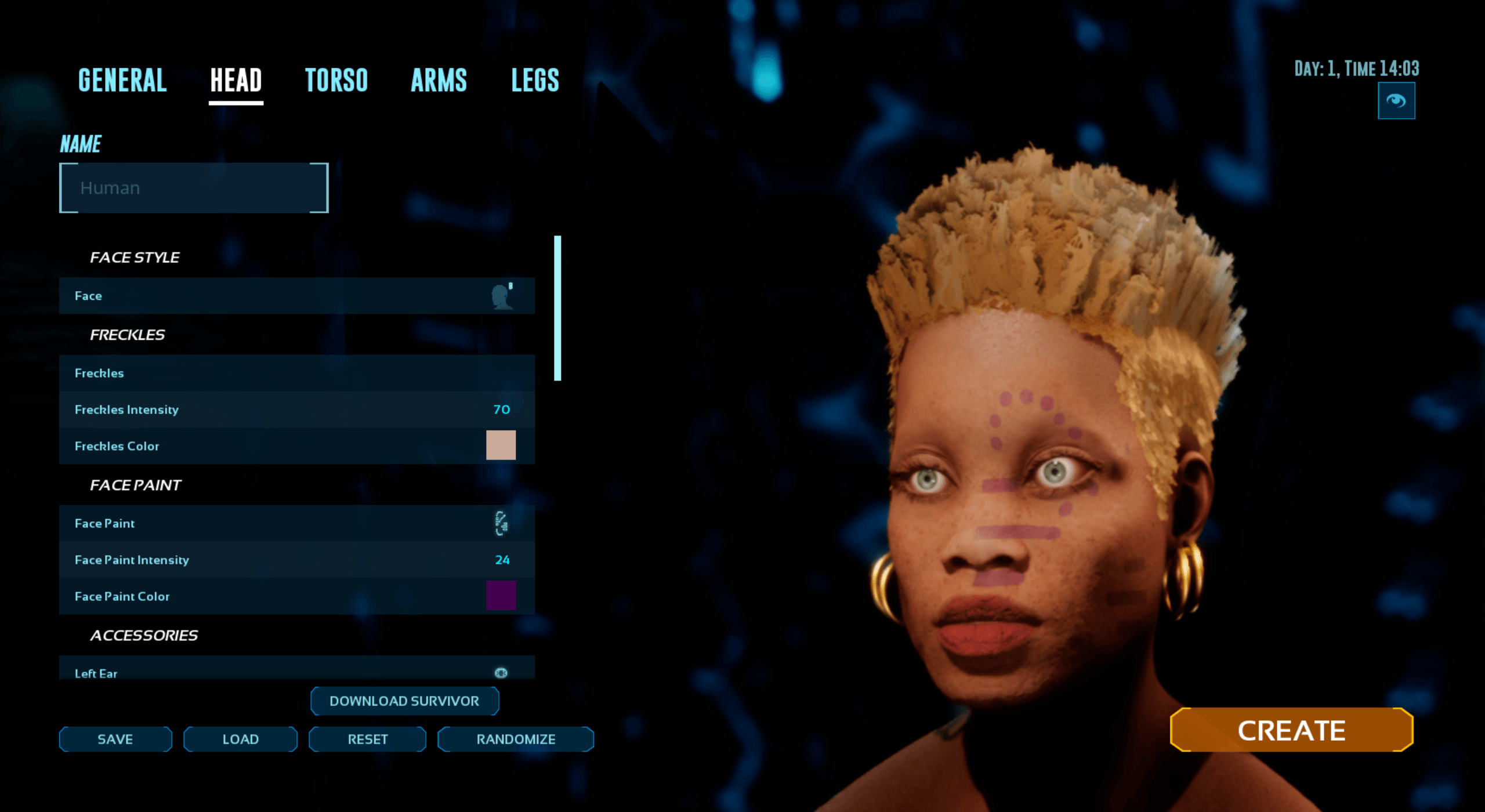The width and height of the screenshot is (1485, 812).
Task: Open the LEGS tab
Action: (x=534, y=80)
